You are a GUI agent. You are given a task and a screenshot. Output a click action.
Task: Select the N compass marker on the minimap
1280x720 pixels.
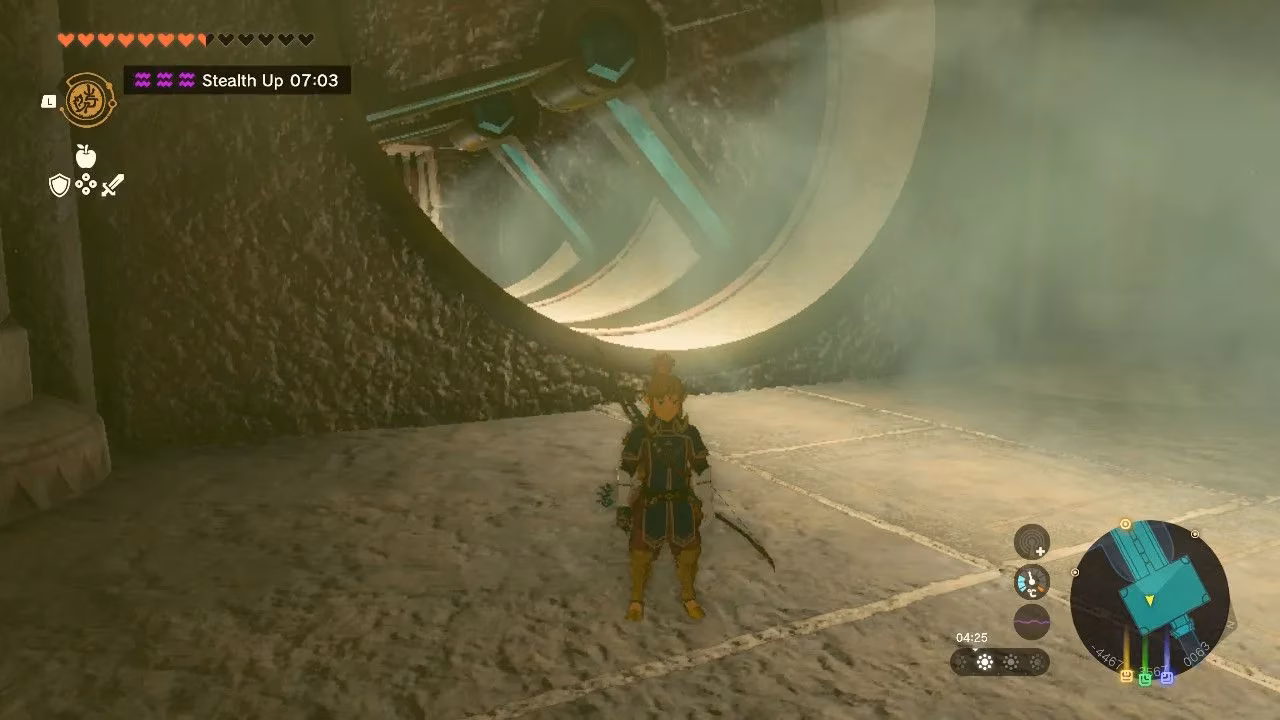click(x=1230, y=627)
